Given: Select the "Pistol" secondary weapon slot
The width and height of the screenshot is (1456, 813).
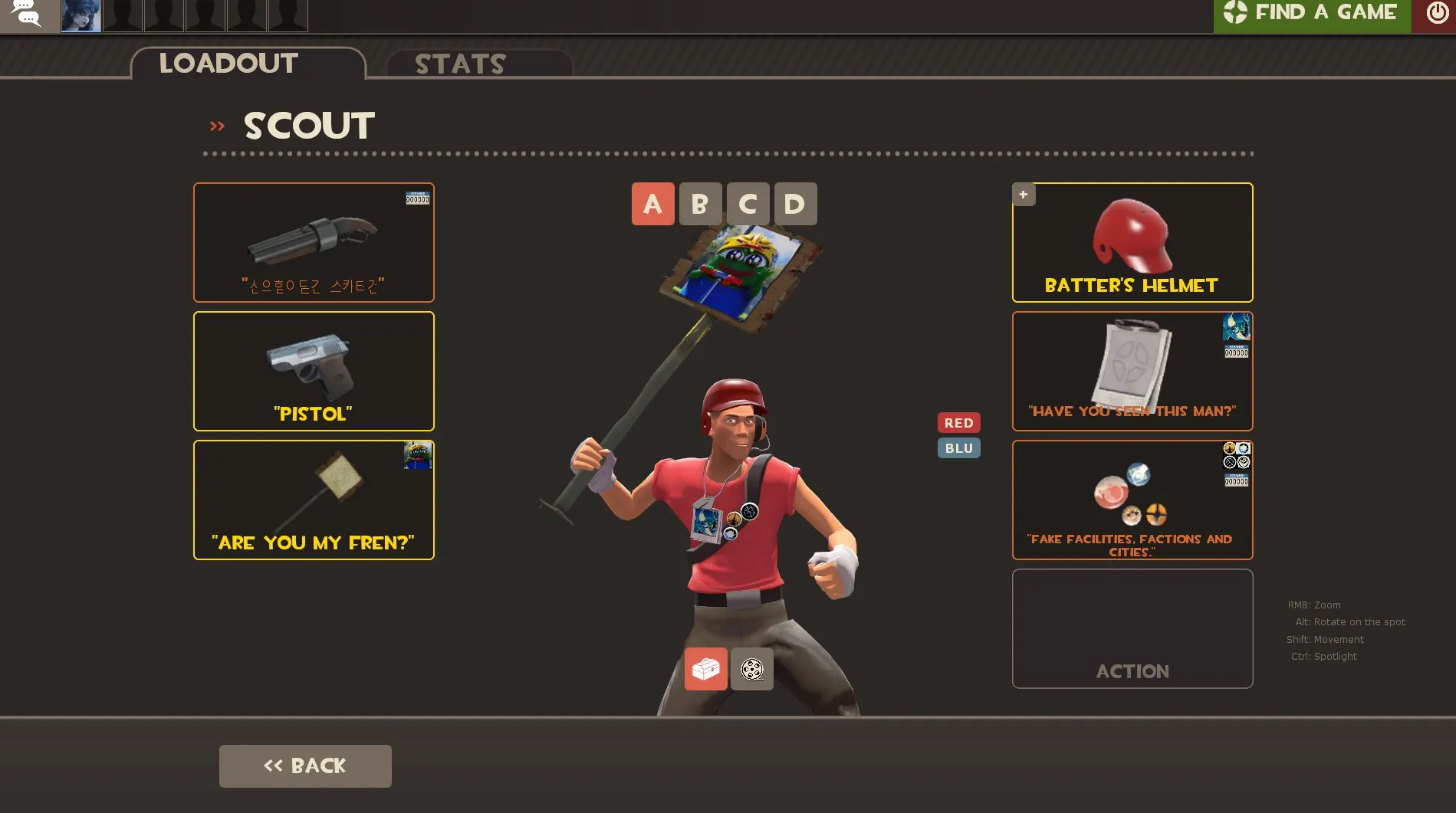Looking at the screenshot, I should (x=314, y=371).
